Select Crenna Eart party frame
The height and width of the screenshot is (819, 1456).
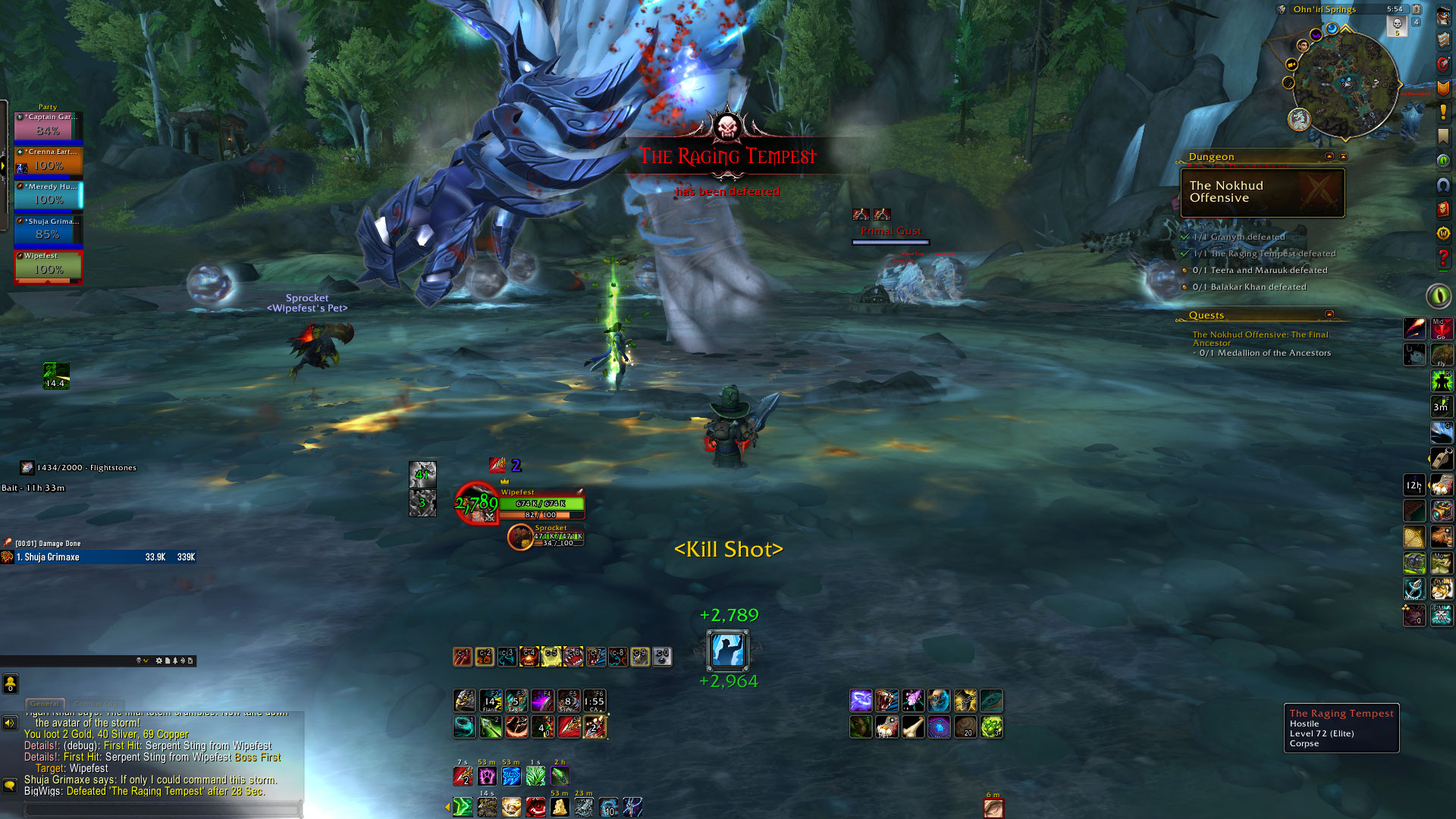tap(48, 161)
